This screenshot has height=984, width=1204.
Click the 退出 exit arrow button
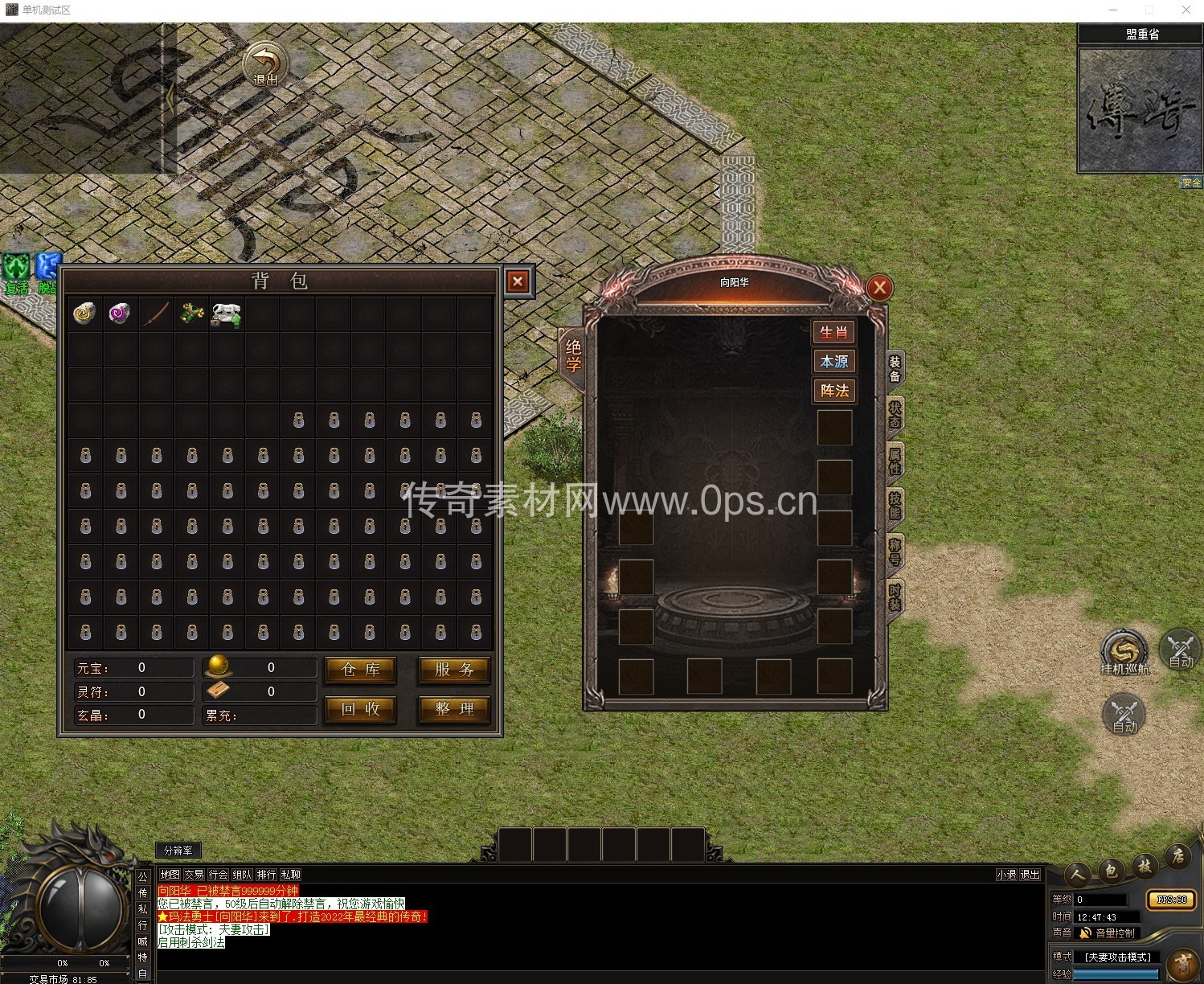point(266,64)
